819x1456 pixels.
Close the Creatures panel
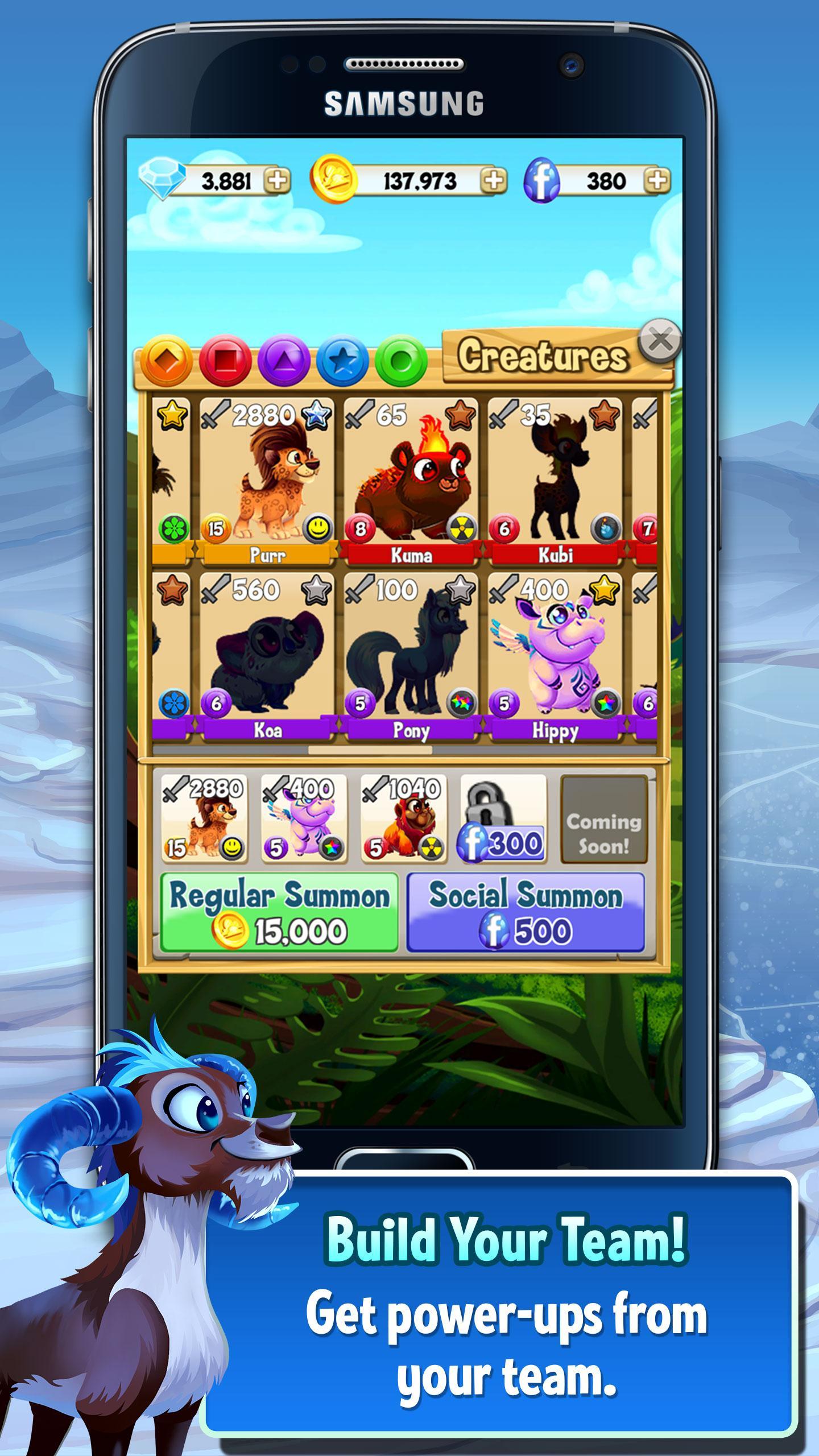click(x=659, y=341)
